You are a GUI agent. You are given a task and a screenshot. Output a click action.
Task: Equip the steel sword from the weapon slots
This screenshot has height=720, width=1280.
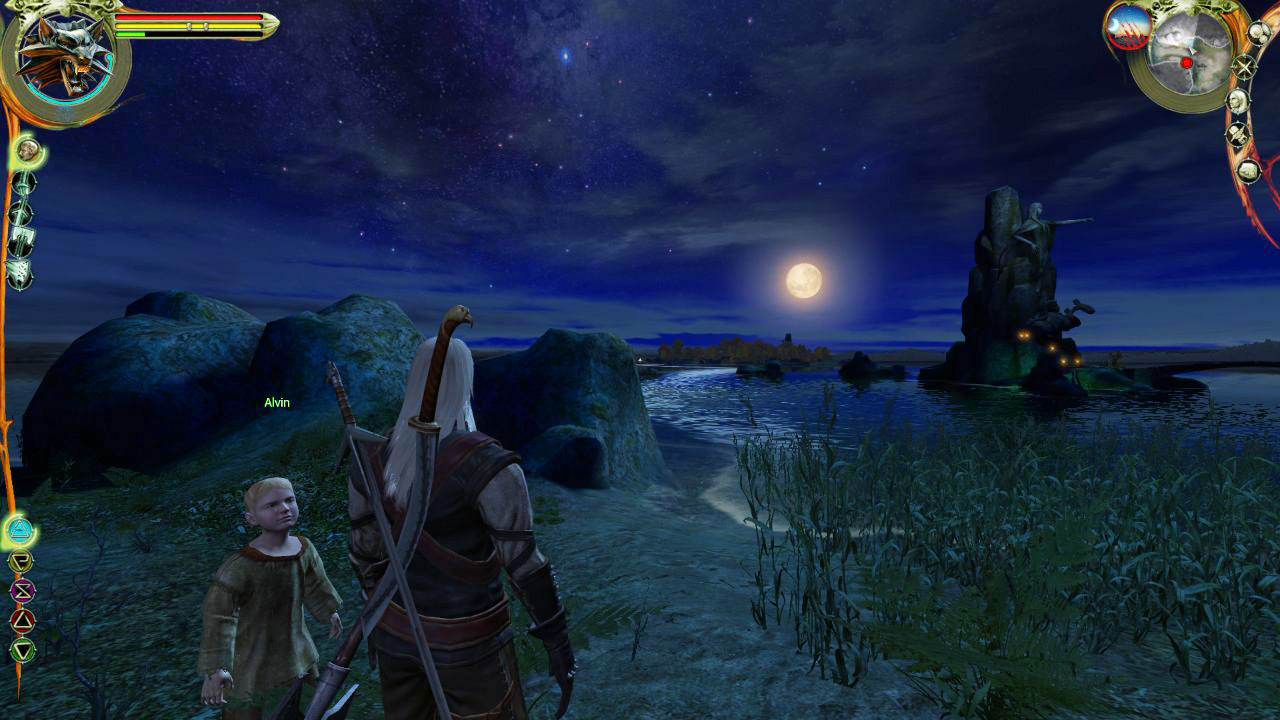[x=22, y=183]
